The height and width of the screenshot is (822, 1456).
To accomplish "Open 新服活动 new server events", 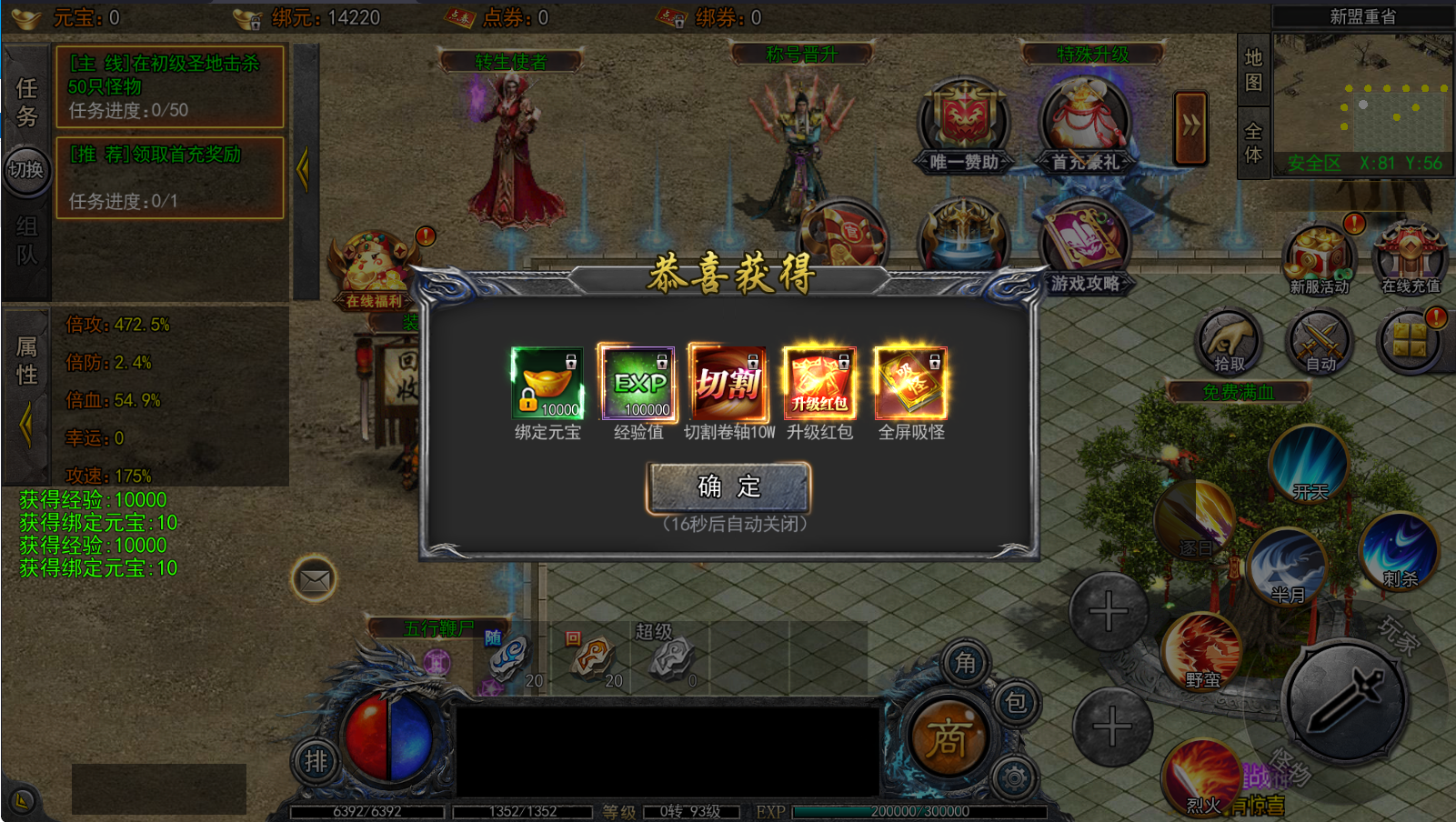I will coord(1319,259).
